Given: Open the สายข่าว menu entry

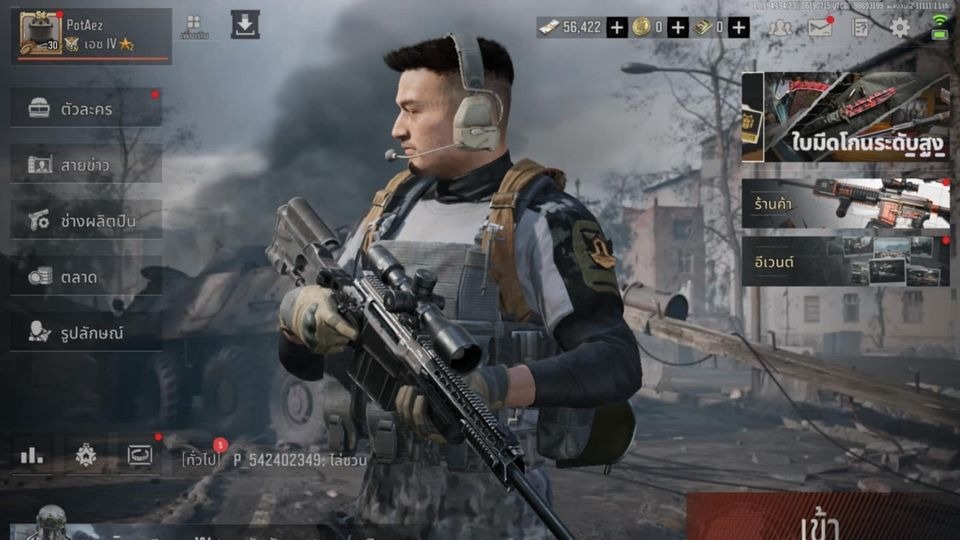Looking at the screenshot, I should point(86,164).
